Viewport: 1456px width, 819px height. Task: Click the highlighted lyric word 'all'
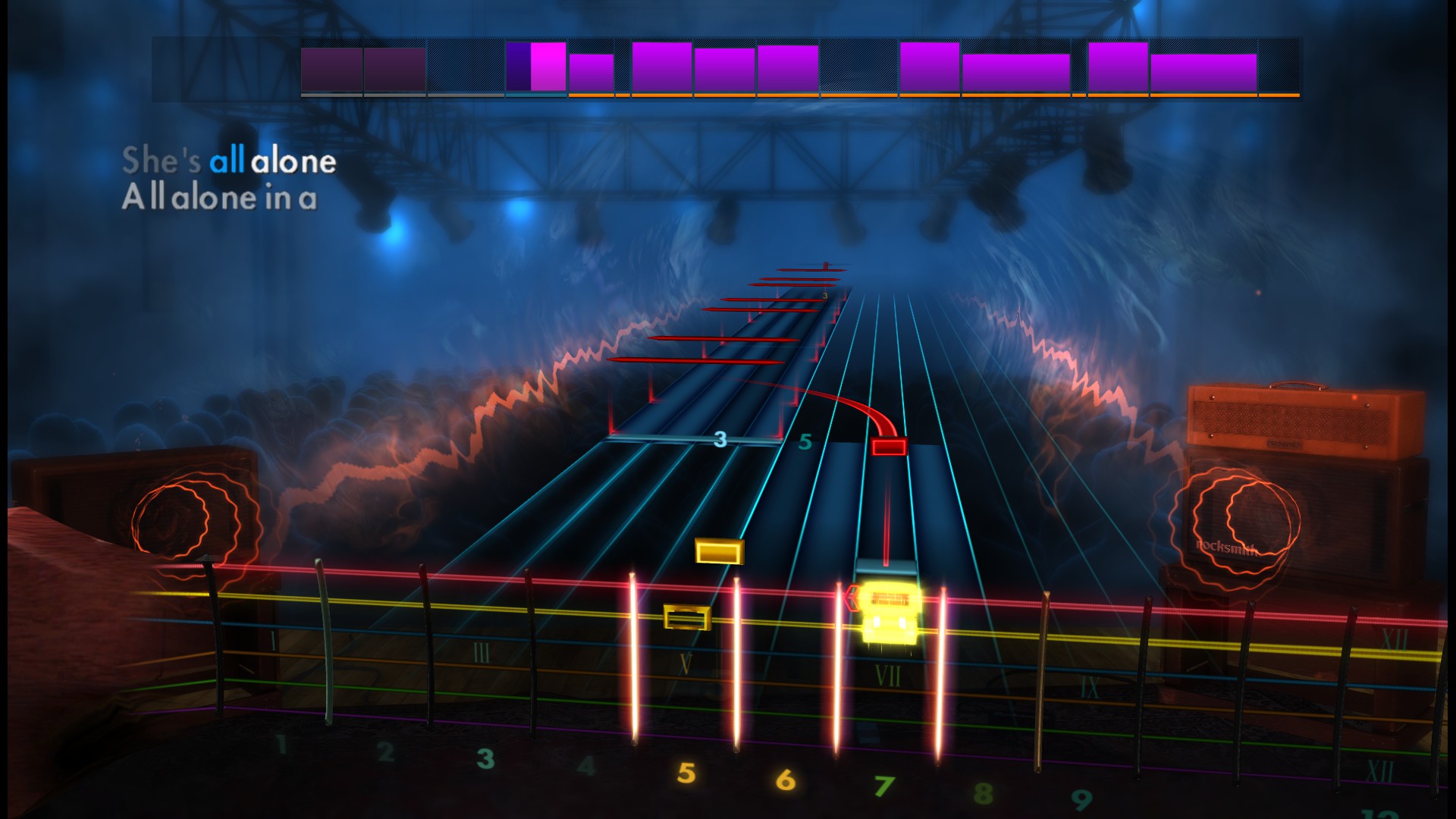pos(229,160)
